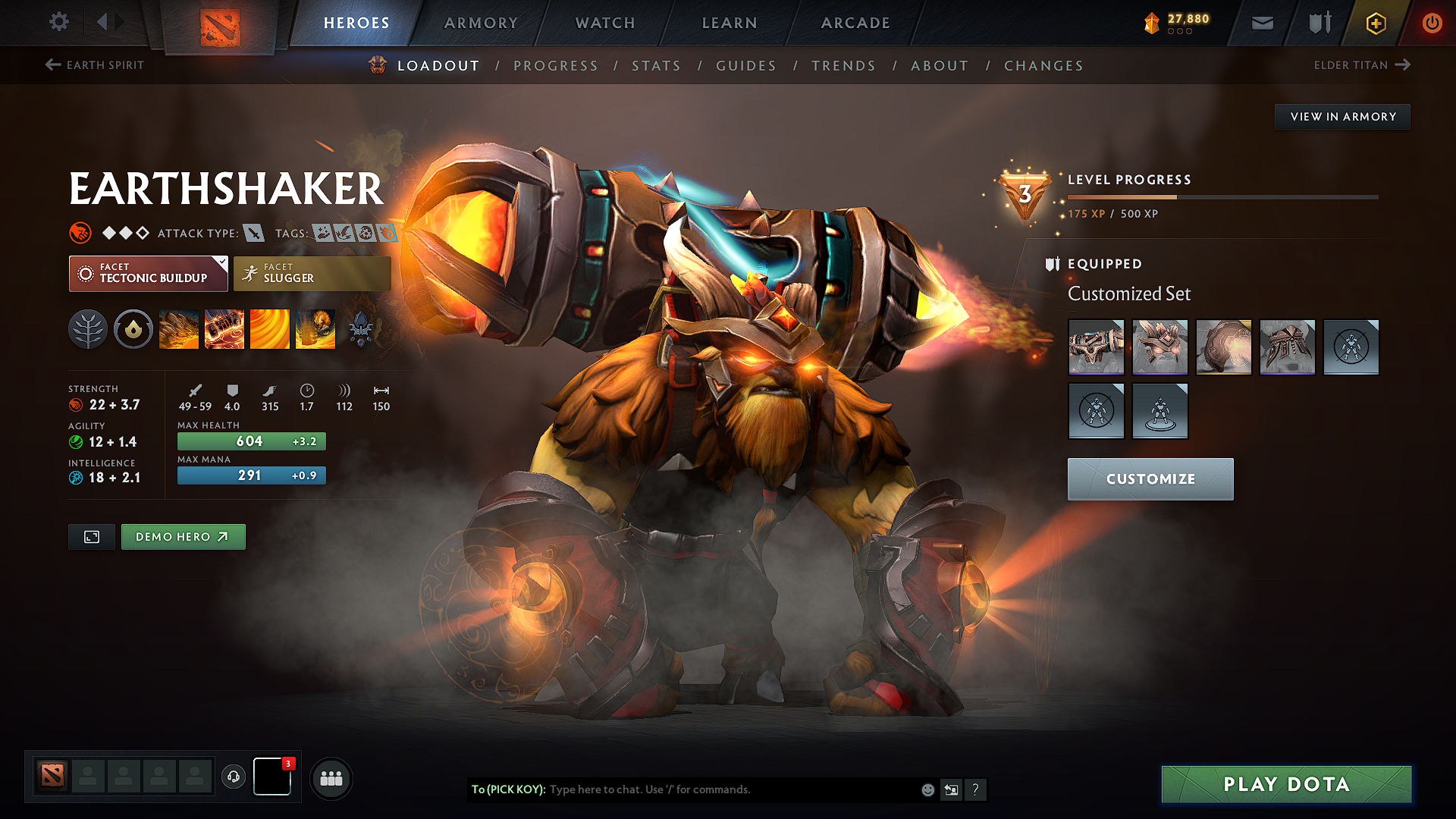Click the Enchant Totem ability icon
The height and width of the screenshot is (819, 1456).
[x=224, y=328]
